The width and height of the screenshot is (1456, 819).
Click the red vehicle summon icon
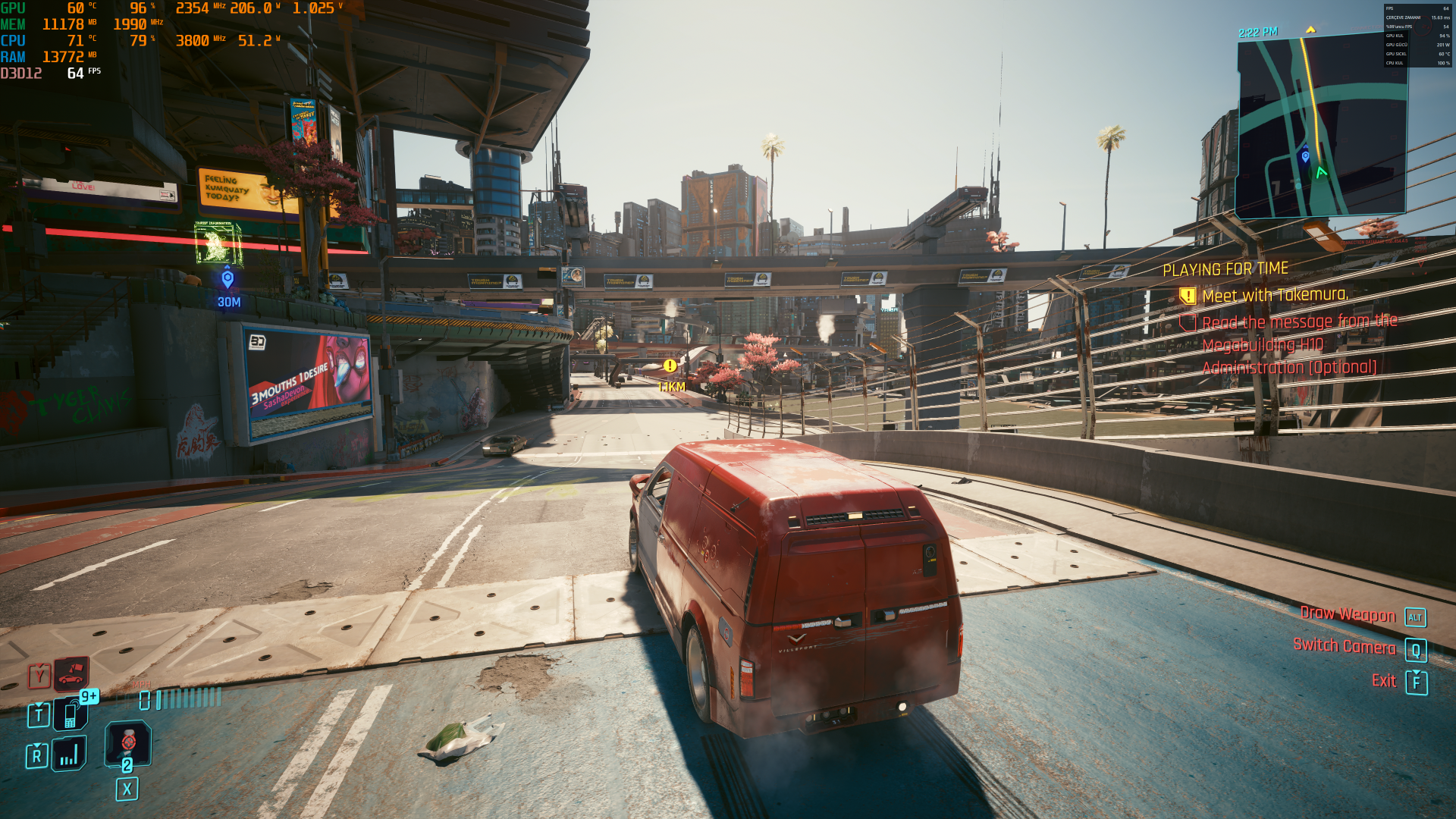coord(71,673)
